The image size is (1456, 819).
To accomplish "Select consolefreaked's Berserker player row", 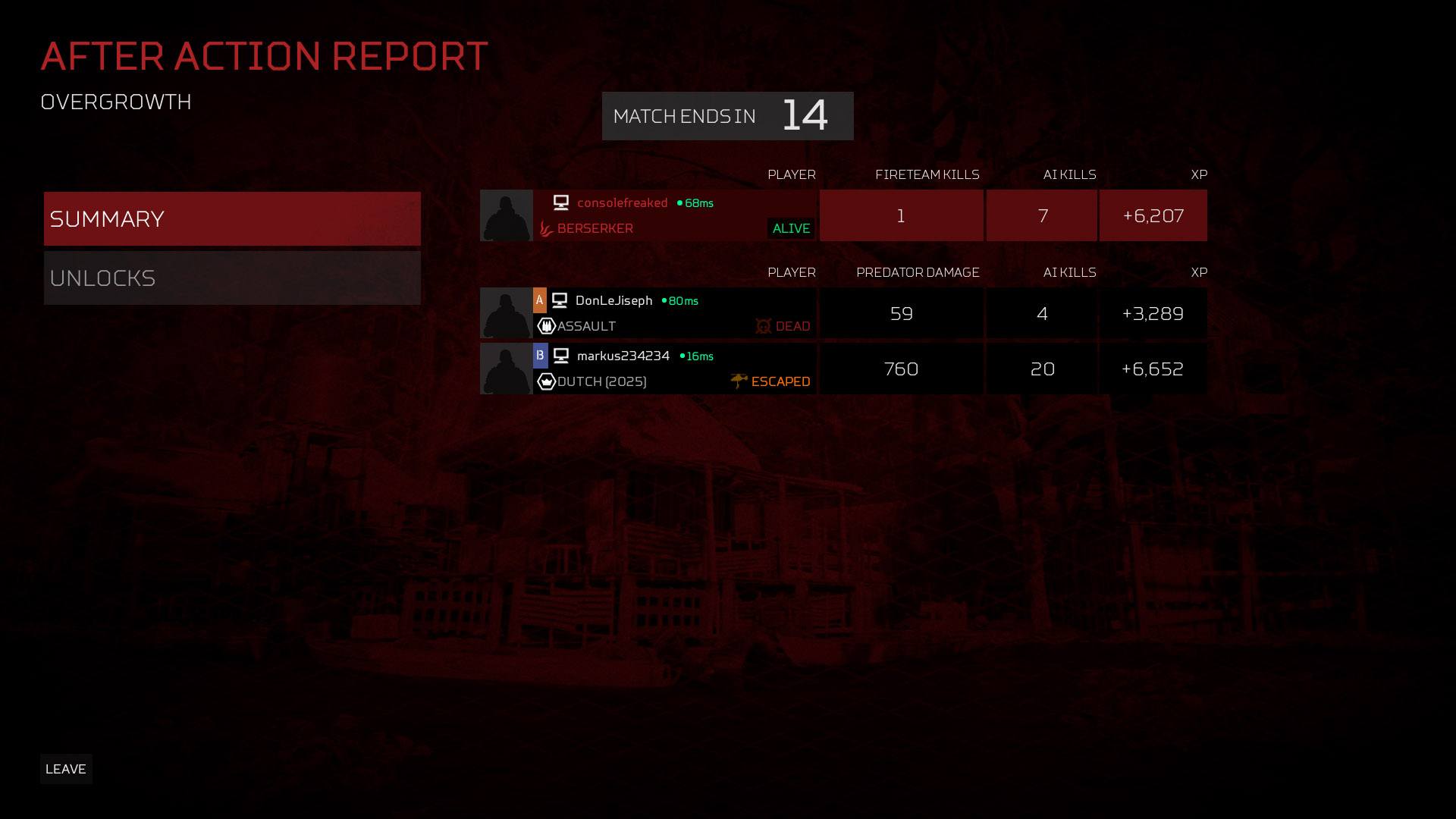I will 673,215.
